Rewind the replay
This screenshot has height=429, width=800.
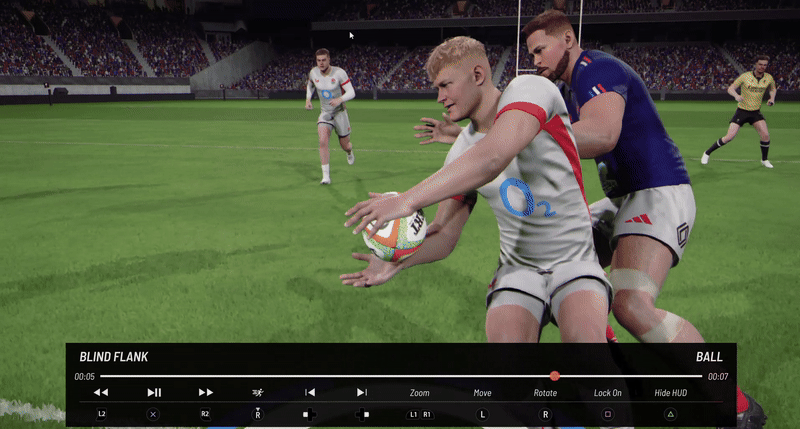(x=101, y=393)
